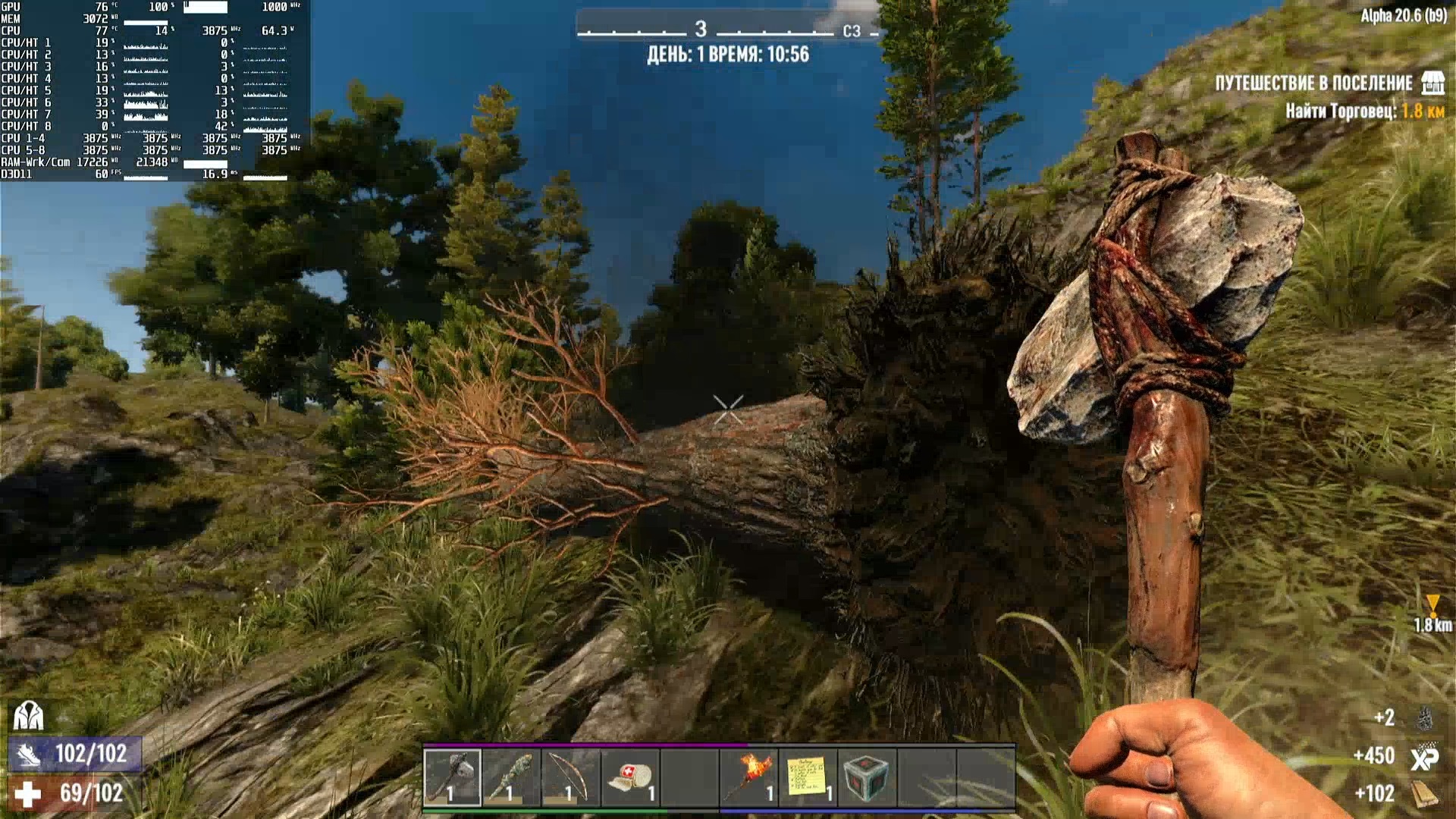Select the land claim block slot

coord(867,776)
